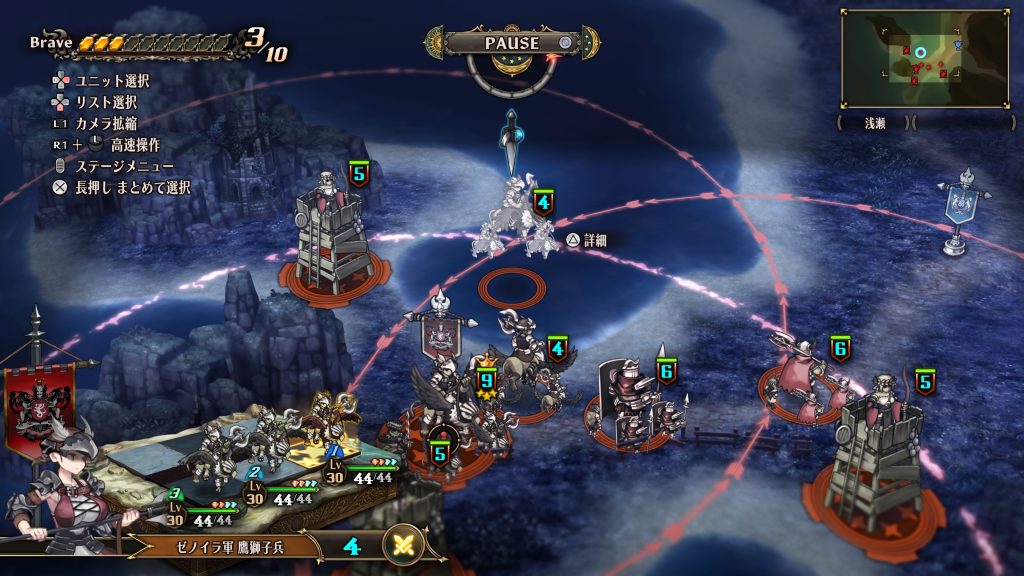Click the crossed swords icon on bottom bar

[404, 546]
